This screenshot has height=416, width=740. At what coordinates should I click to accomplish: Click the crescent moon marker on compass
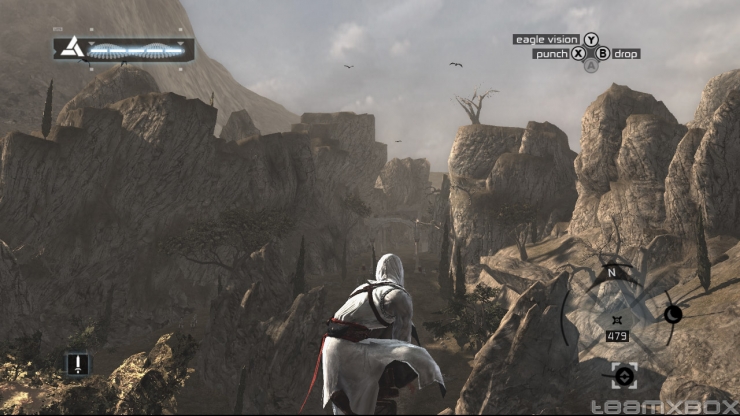pyautogui.click(x=672, y=314)
